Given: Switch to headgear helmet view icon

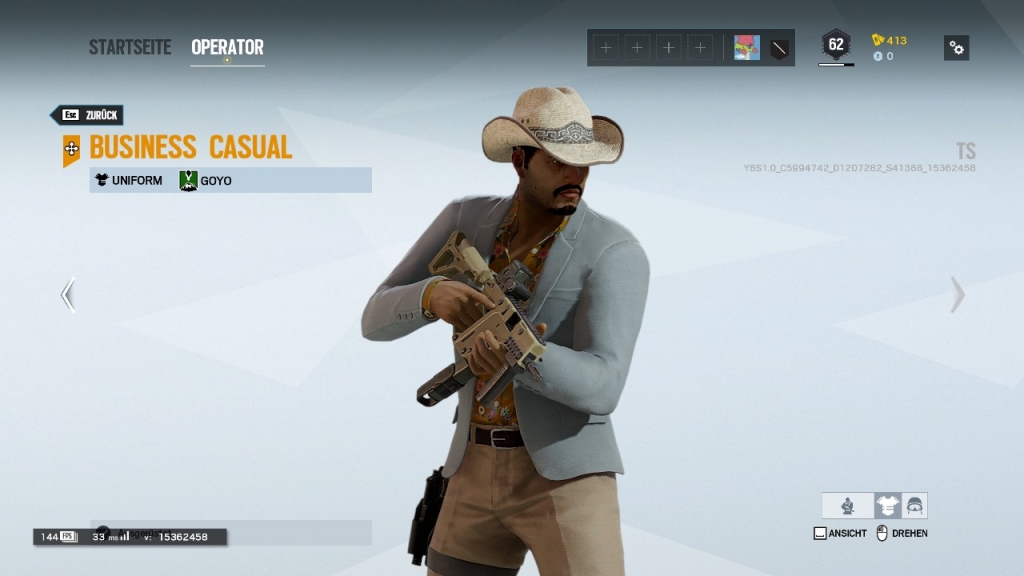Looking at the screenshot, I should 914,506.
